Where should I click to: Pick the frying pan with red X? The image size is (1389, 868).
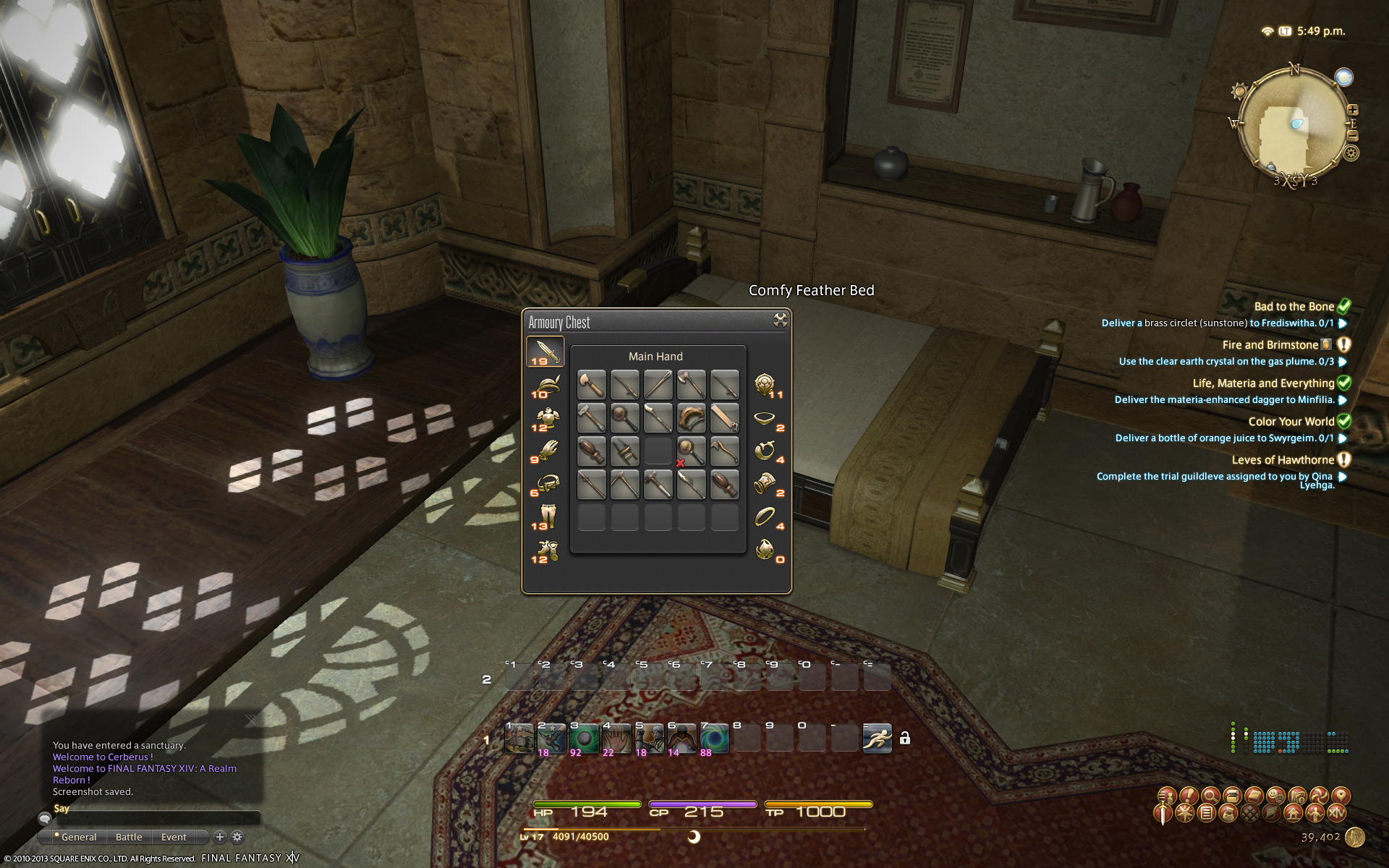point(691,451)
